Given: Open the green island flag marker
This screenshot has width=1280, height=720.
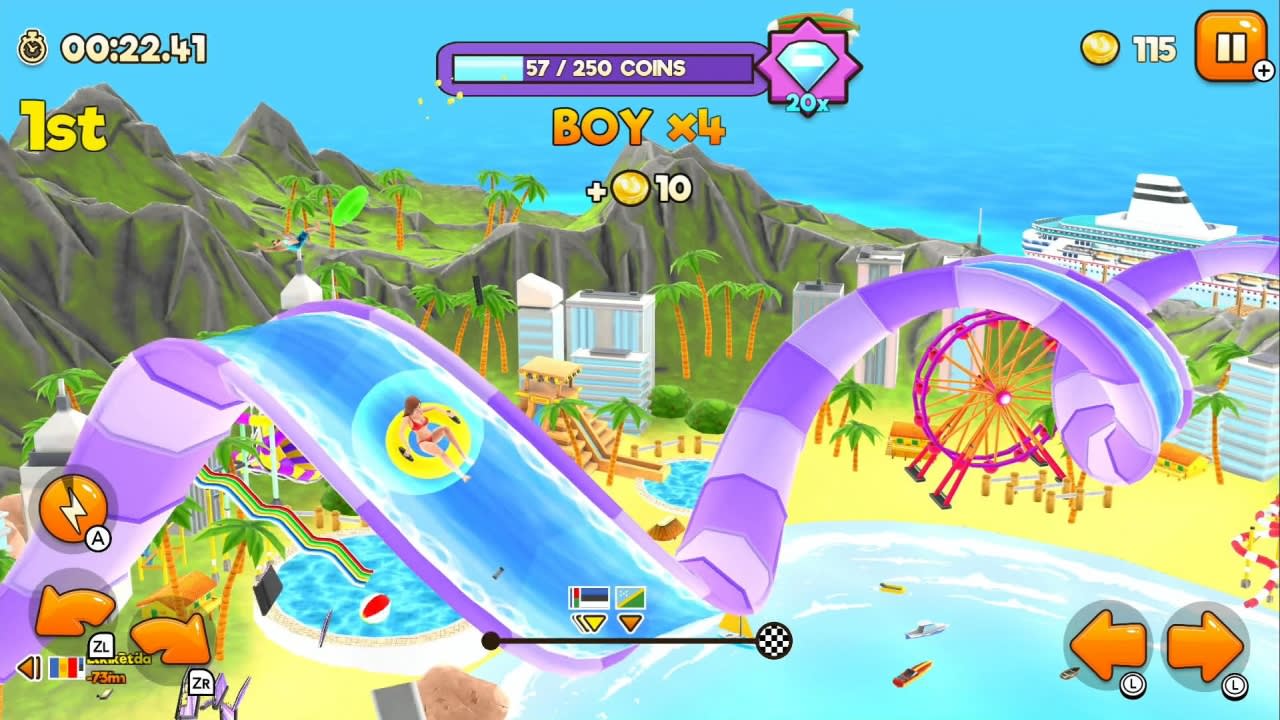Looking at the screenshot, I should (x=632, y=598).
